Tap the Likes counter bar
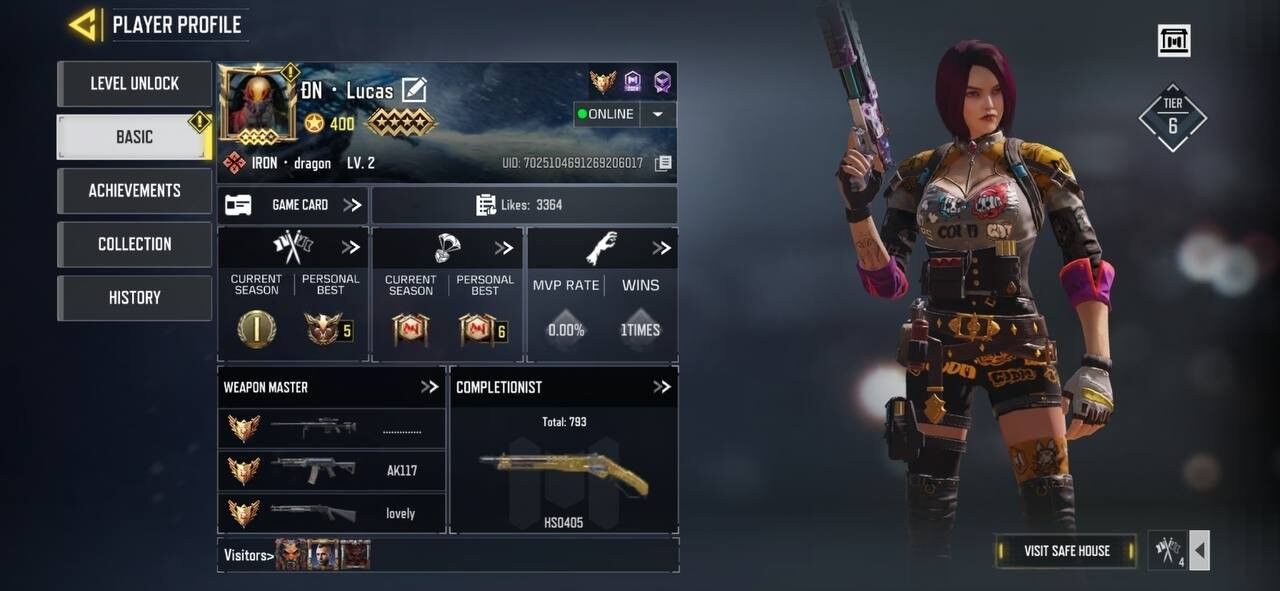The image size is (1280, 591). [524, 205]
